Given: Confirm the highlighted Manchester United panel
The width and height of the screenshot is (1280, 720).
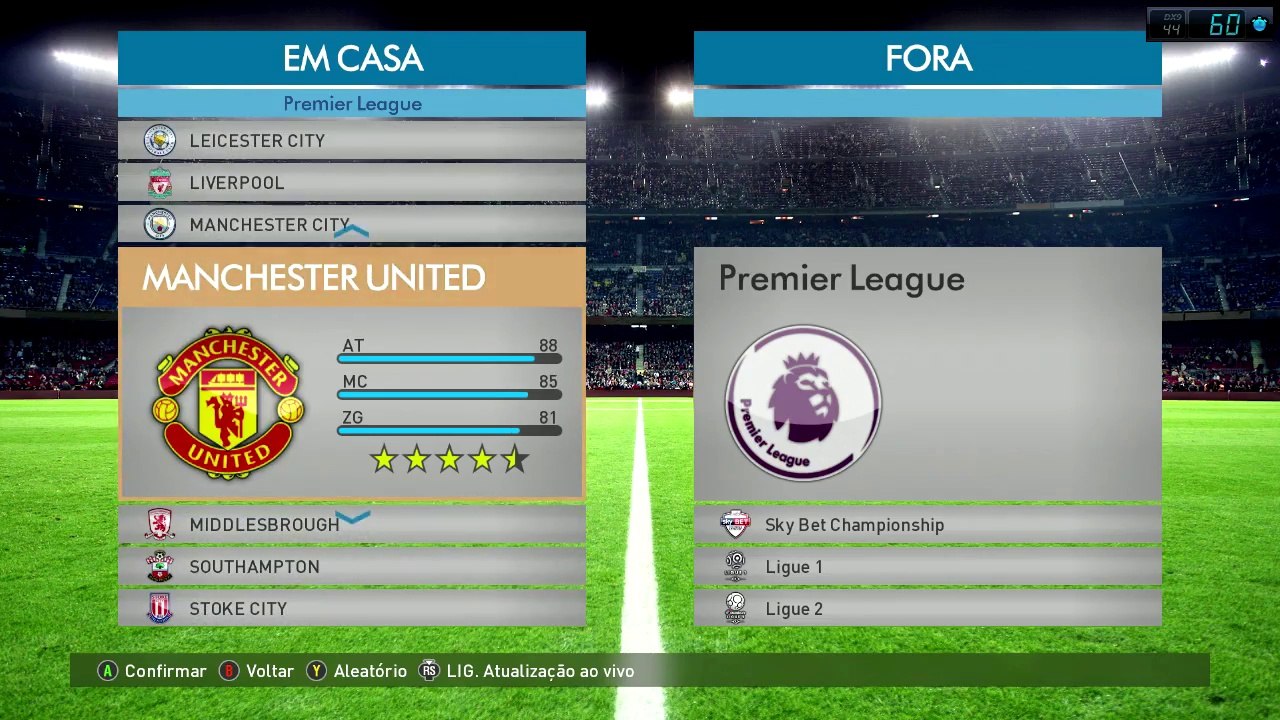Looking at the screenshot, I should click(351, 372).
